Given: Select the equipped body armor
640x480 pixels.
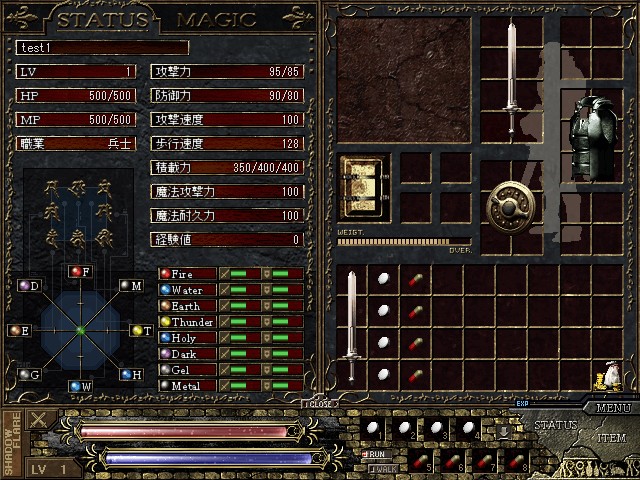Looking at the screenshot, I should coord(595,138).
